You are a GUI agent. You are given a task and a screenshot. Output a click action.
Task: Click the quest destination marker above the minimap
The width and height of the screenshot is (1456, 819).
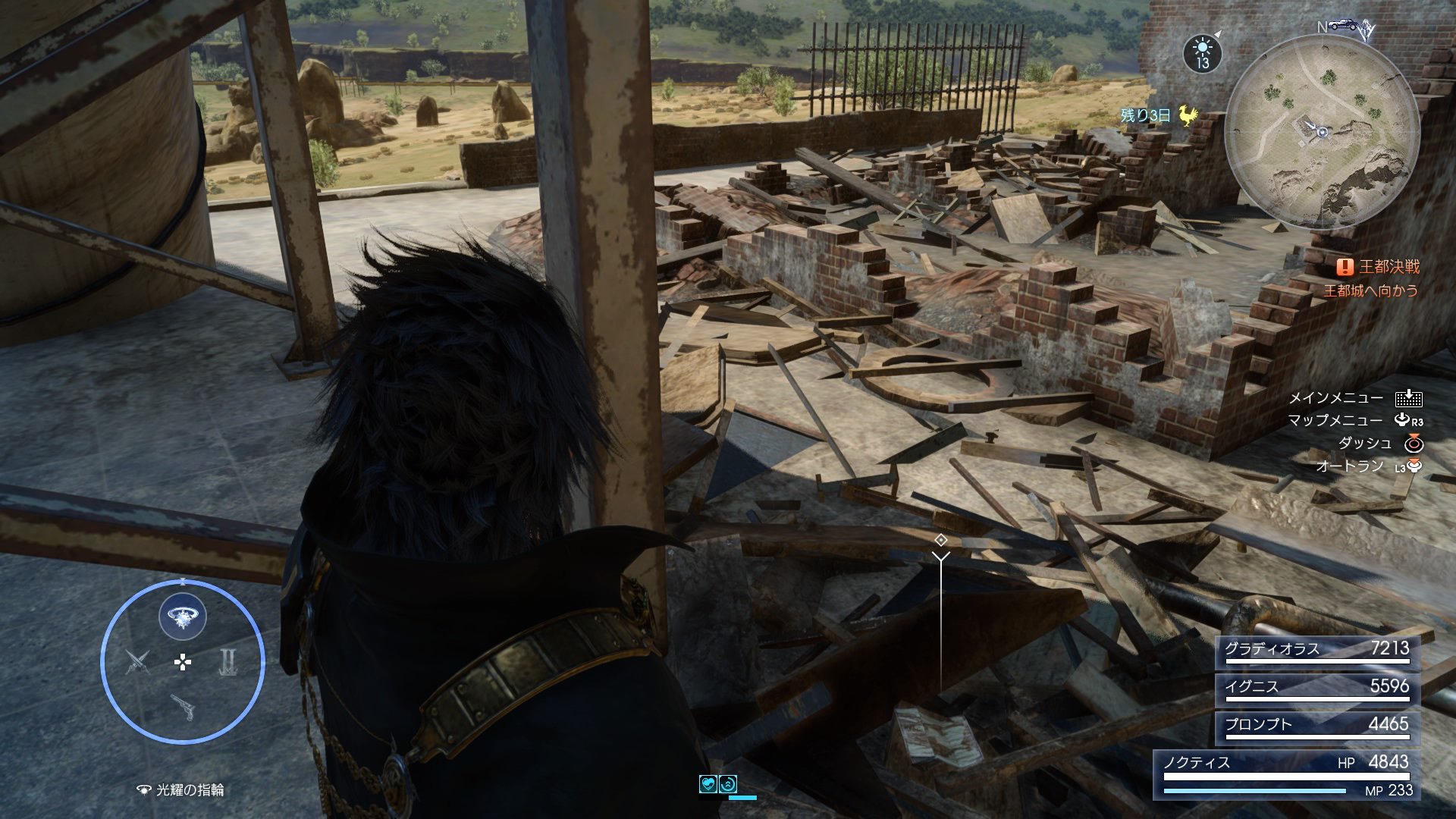1366,30
